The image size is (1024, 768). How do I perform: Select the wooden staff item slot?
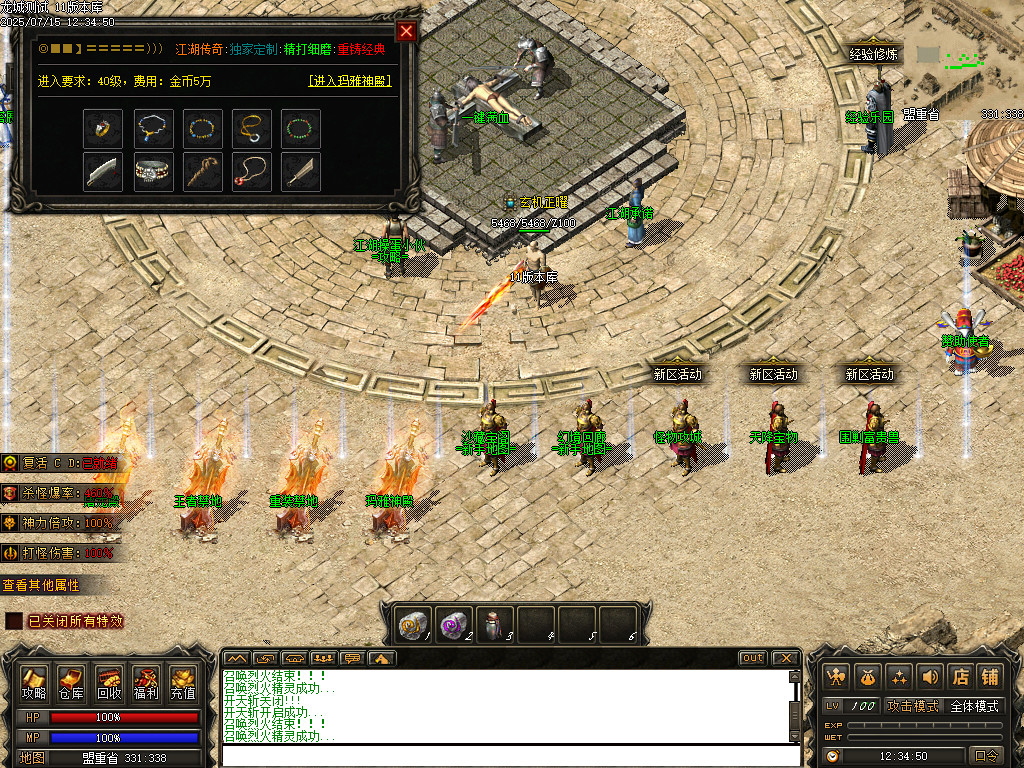[202, 171]
